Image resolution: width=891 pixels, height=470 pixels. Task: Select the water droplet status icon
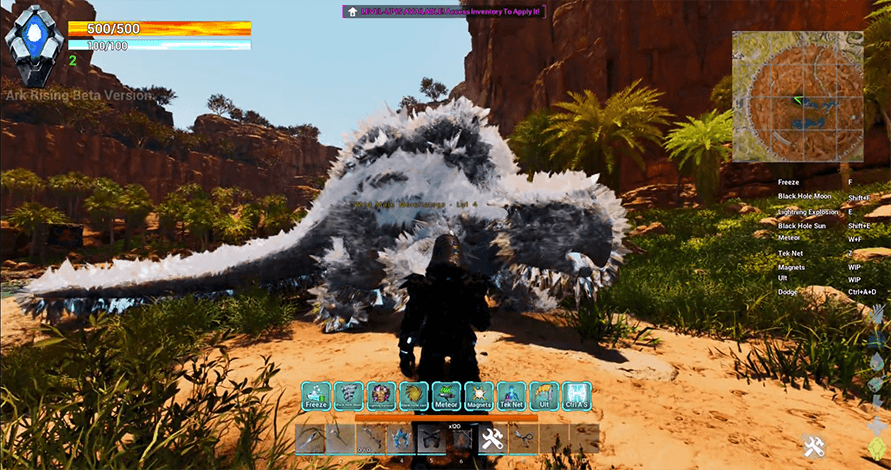[878, 360]
